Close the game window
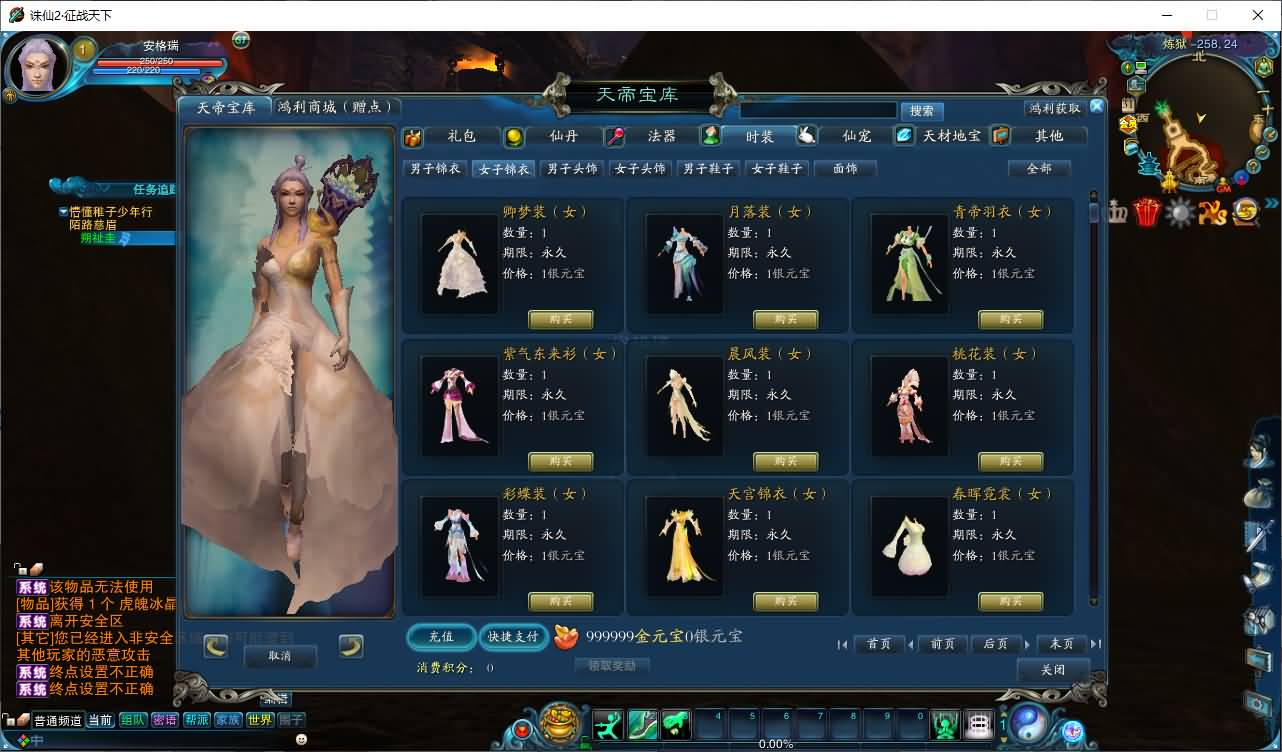The height and width of the screenshot is (752, 1282). [x=1258, y=15]
